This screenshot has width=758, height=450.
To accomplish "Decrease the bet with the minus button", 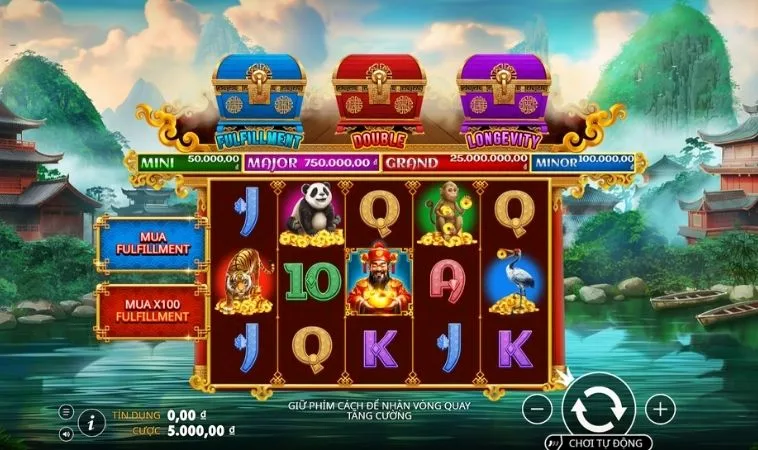I will [x=537, y=408].
